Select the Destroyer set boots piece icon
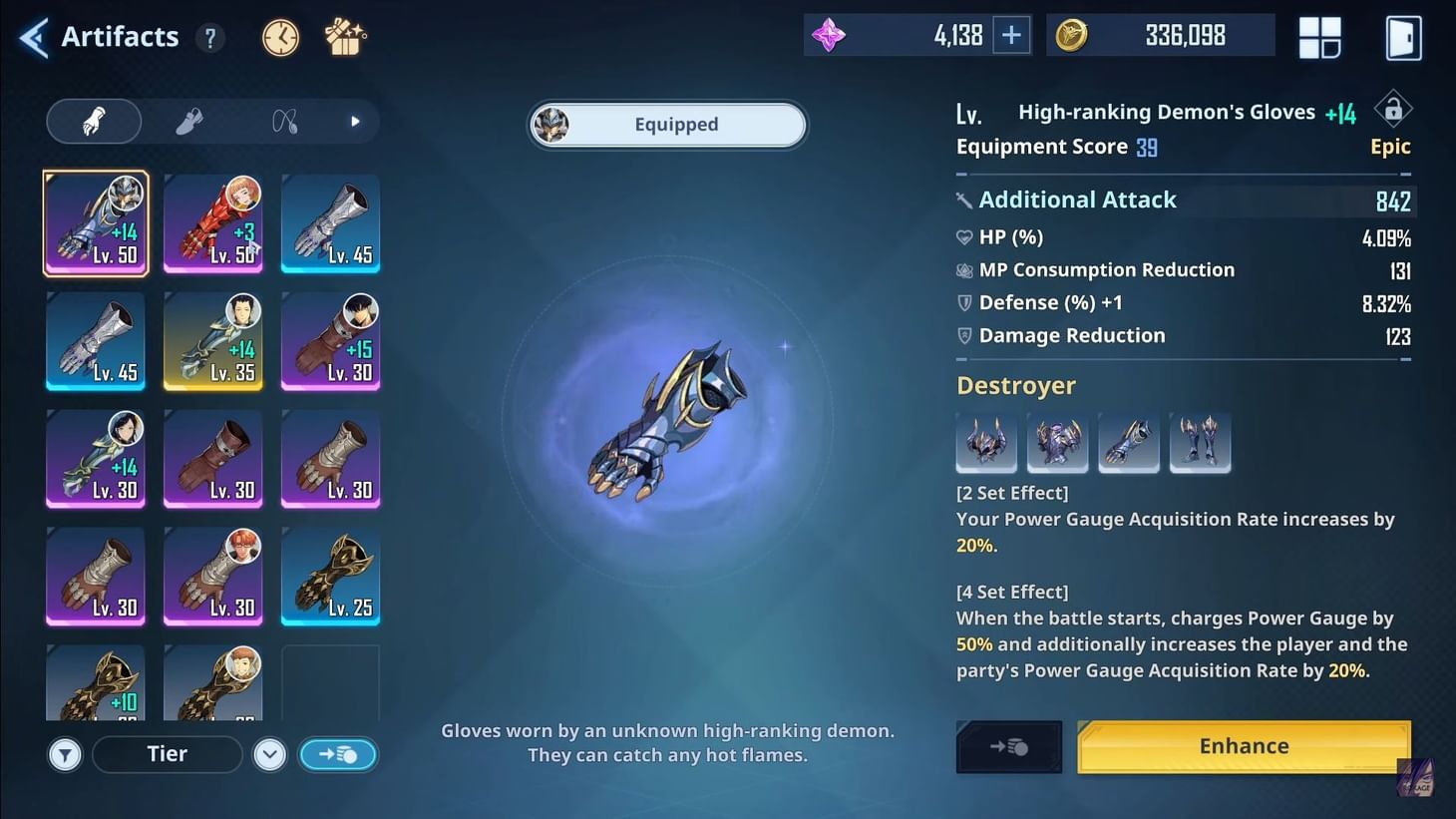This screenshot has width=1456, height=819. [x=1200, y=442]
